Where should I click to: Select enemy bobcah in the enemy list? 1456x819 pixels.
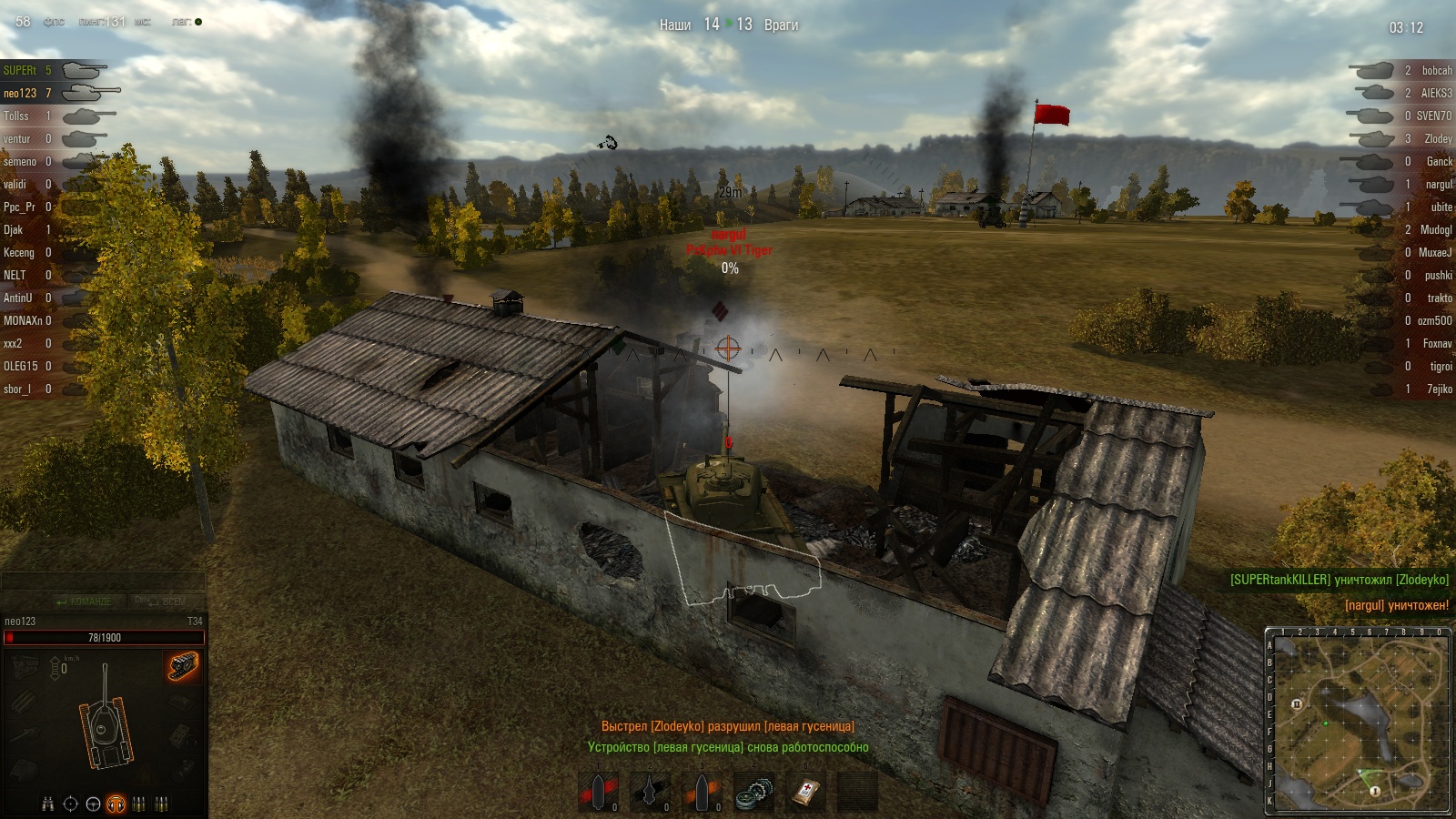pos(1436,70)
